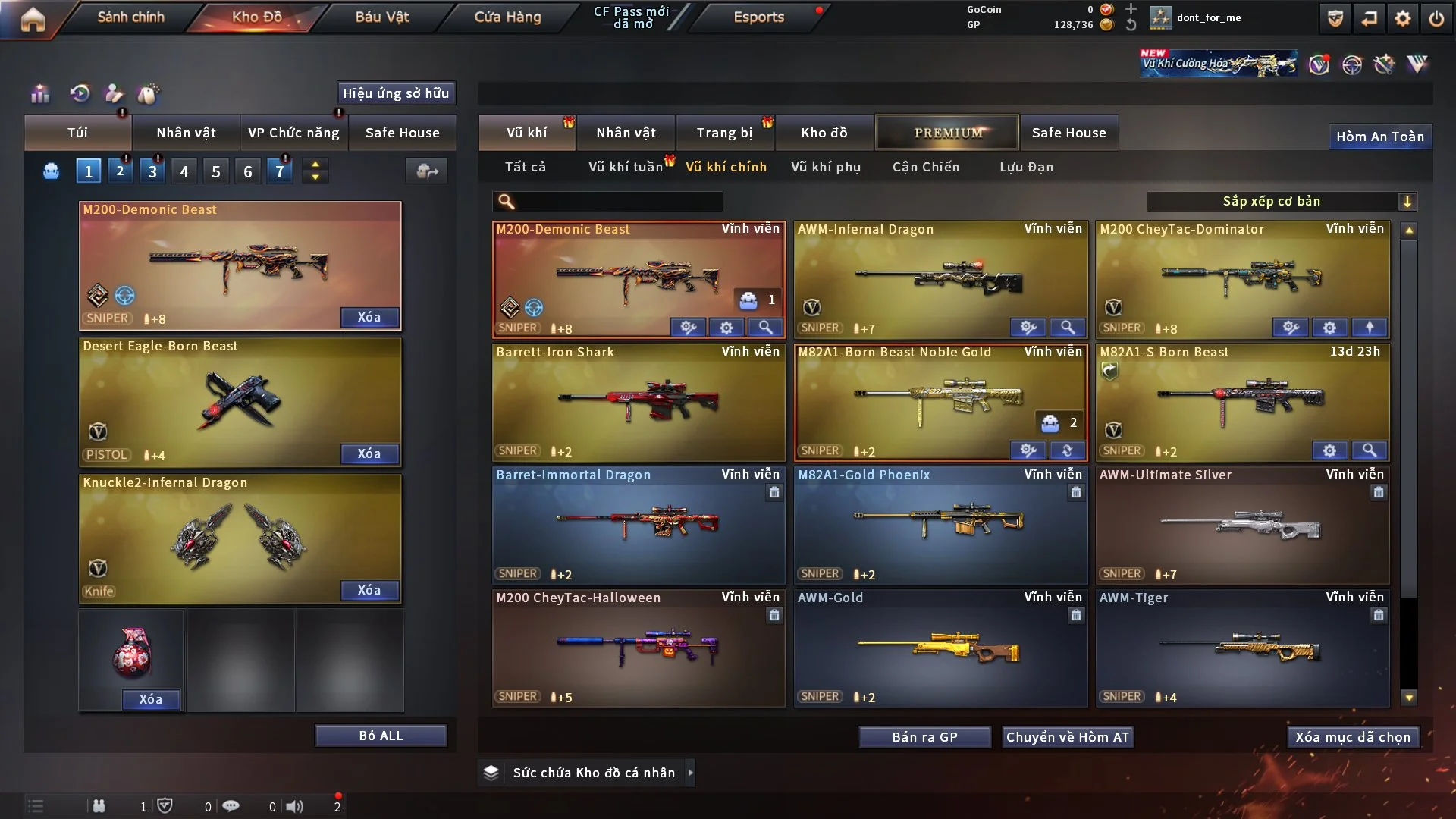1456x819 pixels.
Task: Open the Sảnh chính lobby tab
Action: 130,17
